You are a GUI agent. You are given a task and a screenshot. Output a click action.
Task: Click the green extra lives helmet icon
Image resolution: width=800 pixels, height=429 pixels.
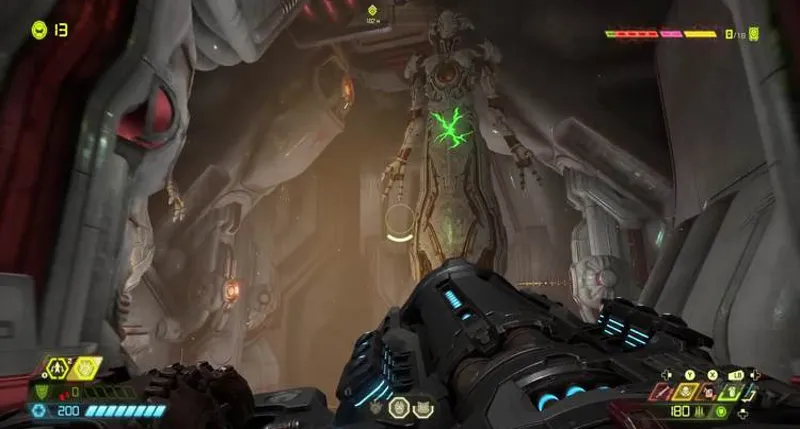click(39, 29)
